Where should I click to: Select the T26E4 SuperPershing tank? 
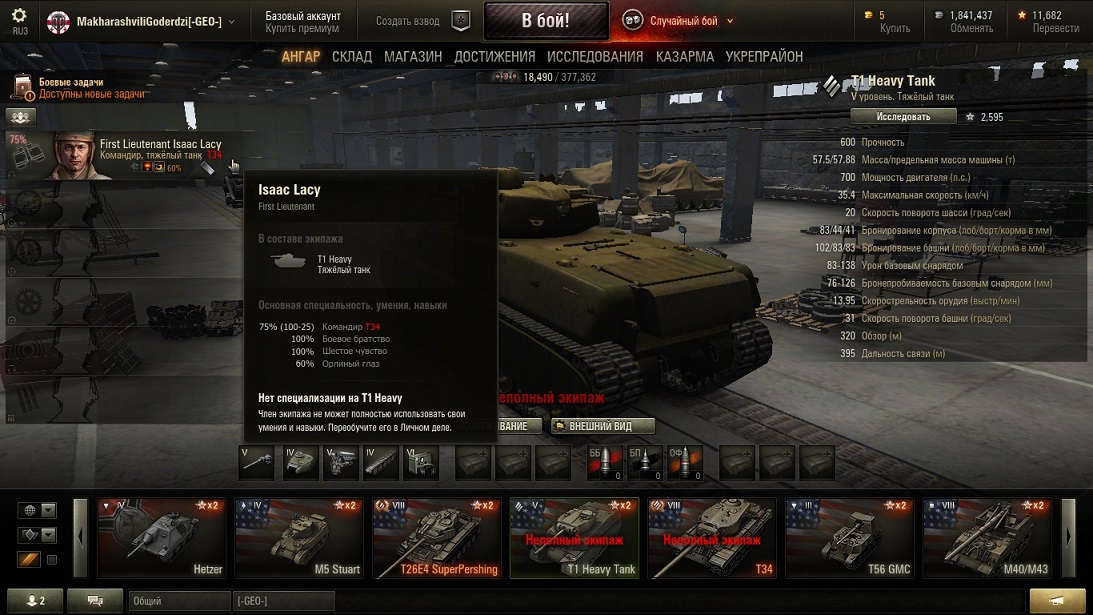pyautogui.click(x=437, y=538)
